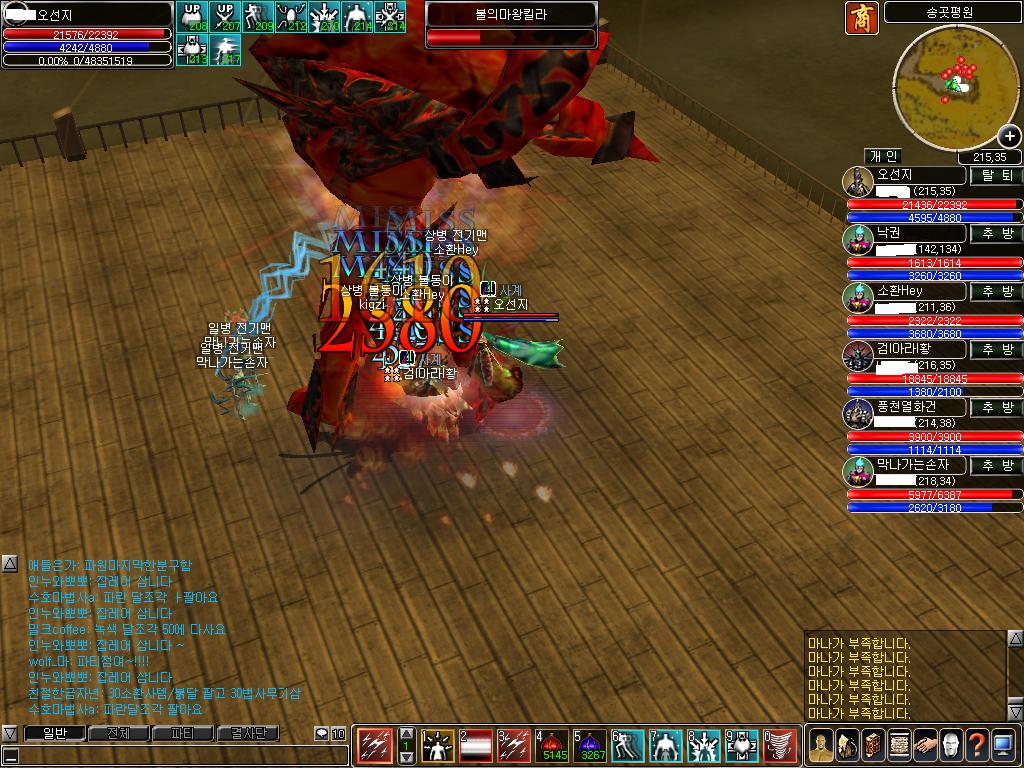
Task: Leave the party with the 탈퇴 button
Action: [997, 175]
